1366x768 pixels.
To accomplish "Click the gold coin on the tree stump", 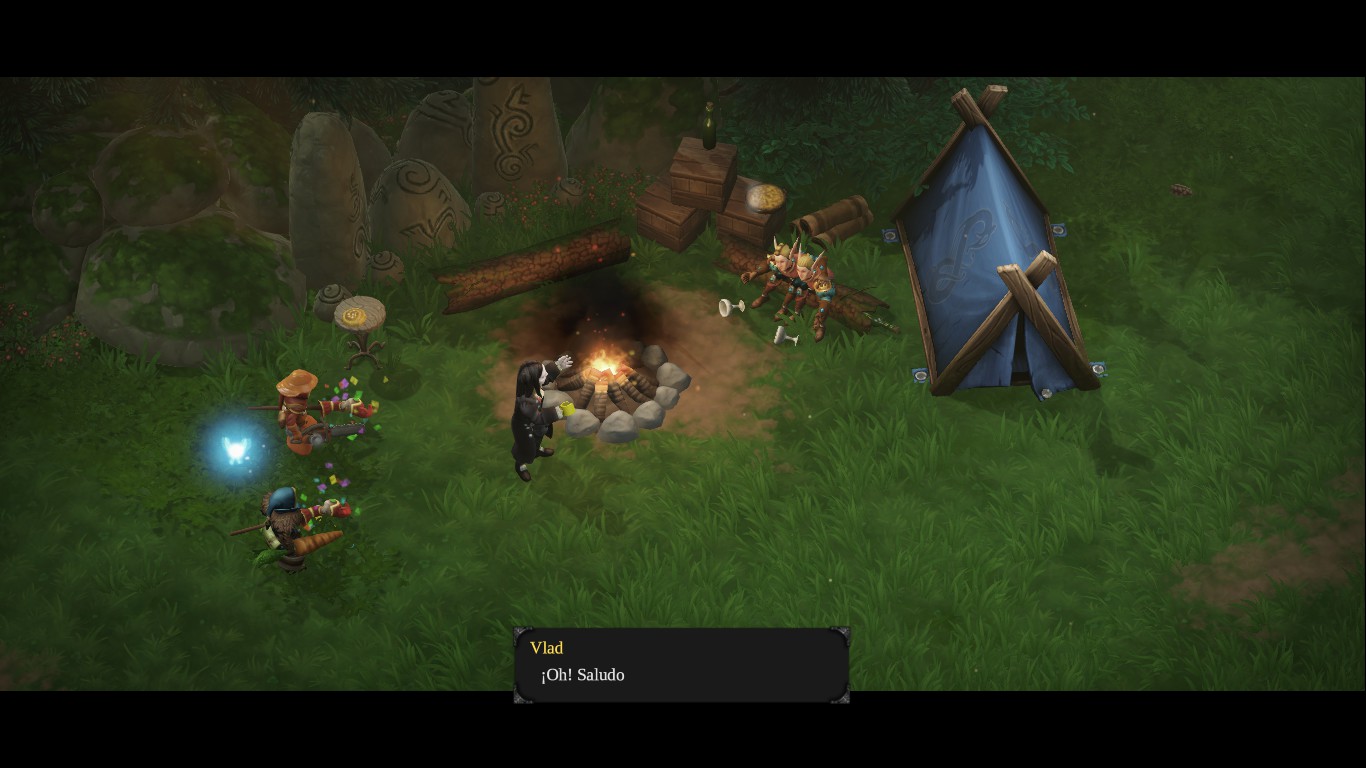I will pyautogui.click(x=356, y=313).
